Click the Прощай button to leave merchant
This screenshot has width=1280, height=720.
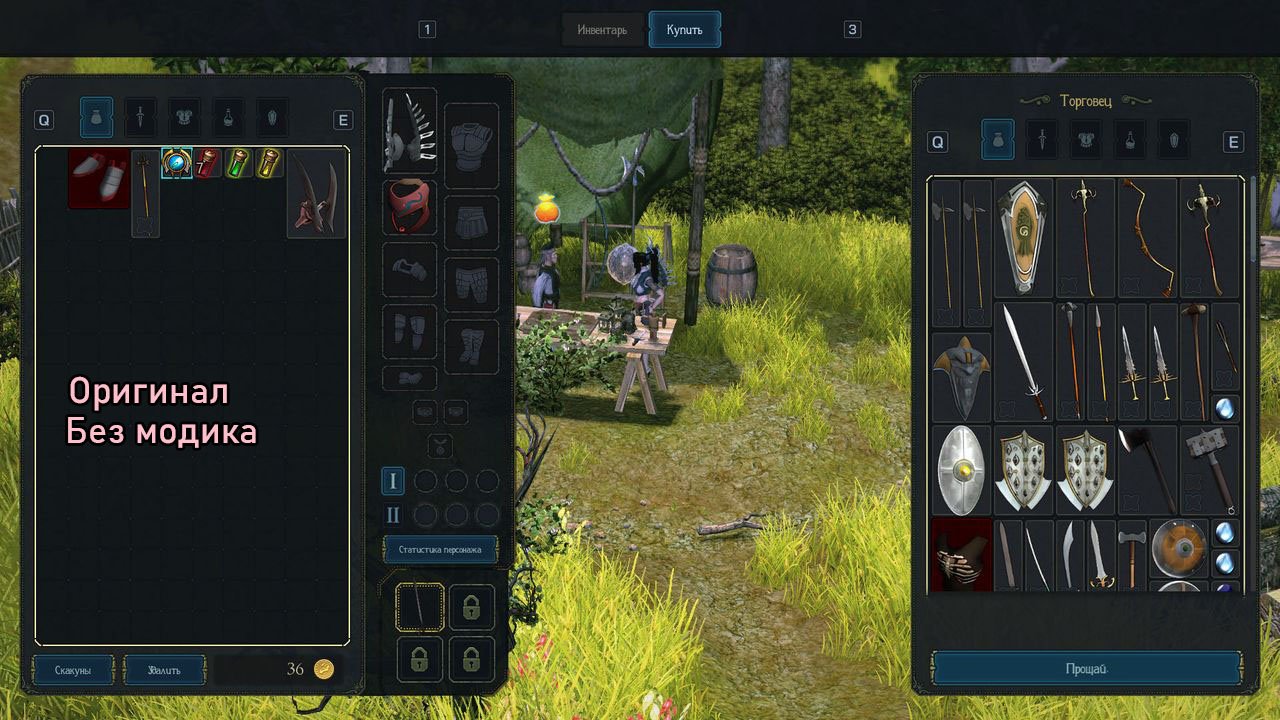1087,668
